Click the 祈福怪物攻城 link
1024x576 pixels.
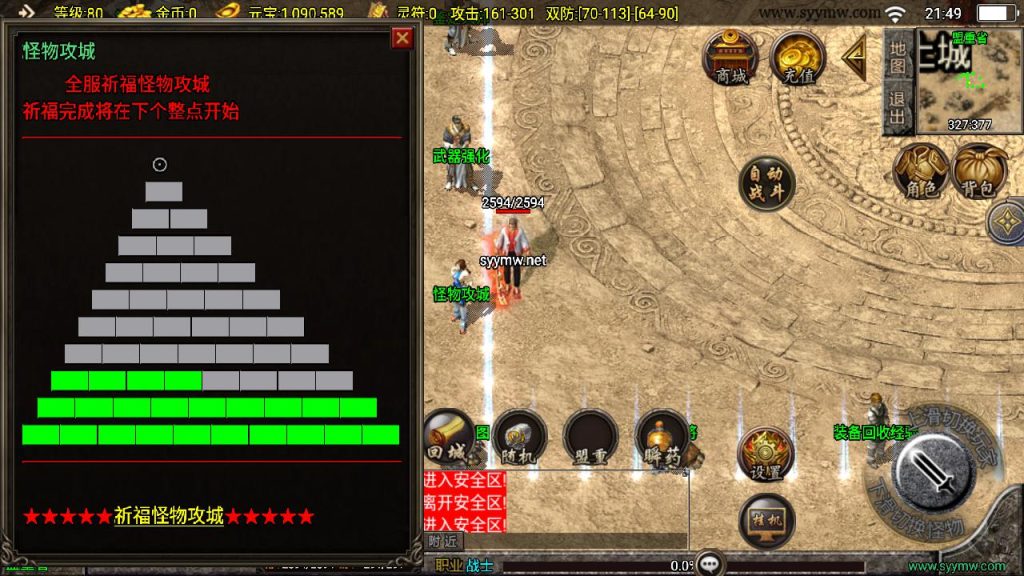[x=168, y=516]
